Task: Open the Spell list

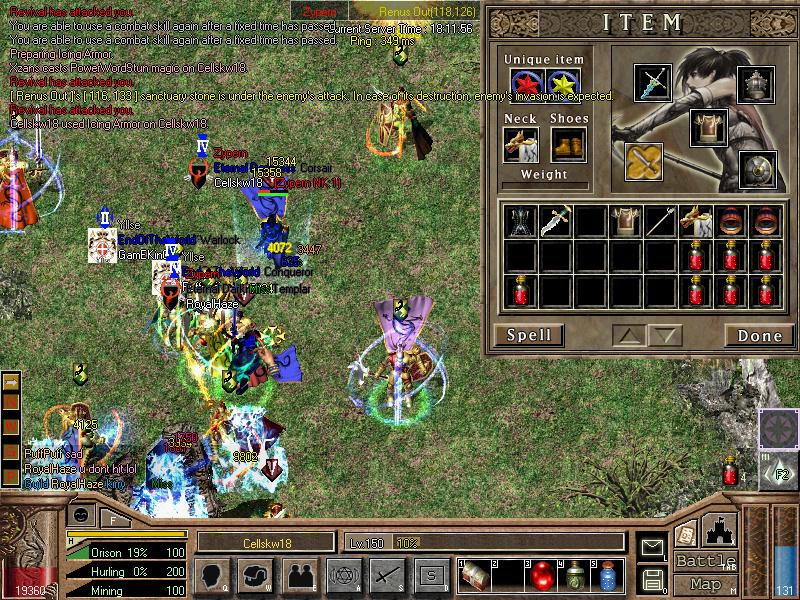Action: pos(528,335)
